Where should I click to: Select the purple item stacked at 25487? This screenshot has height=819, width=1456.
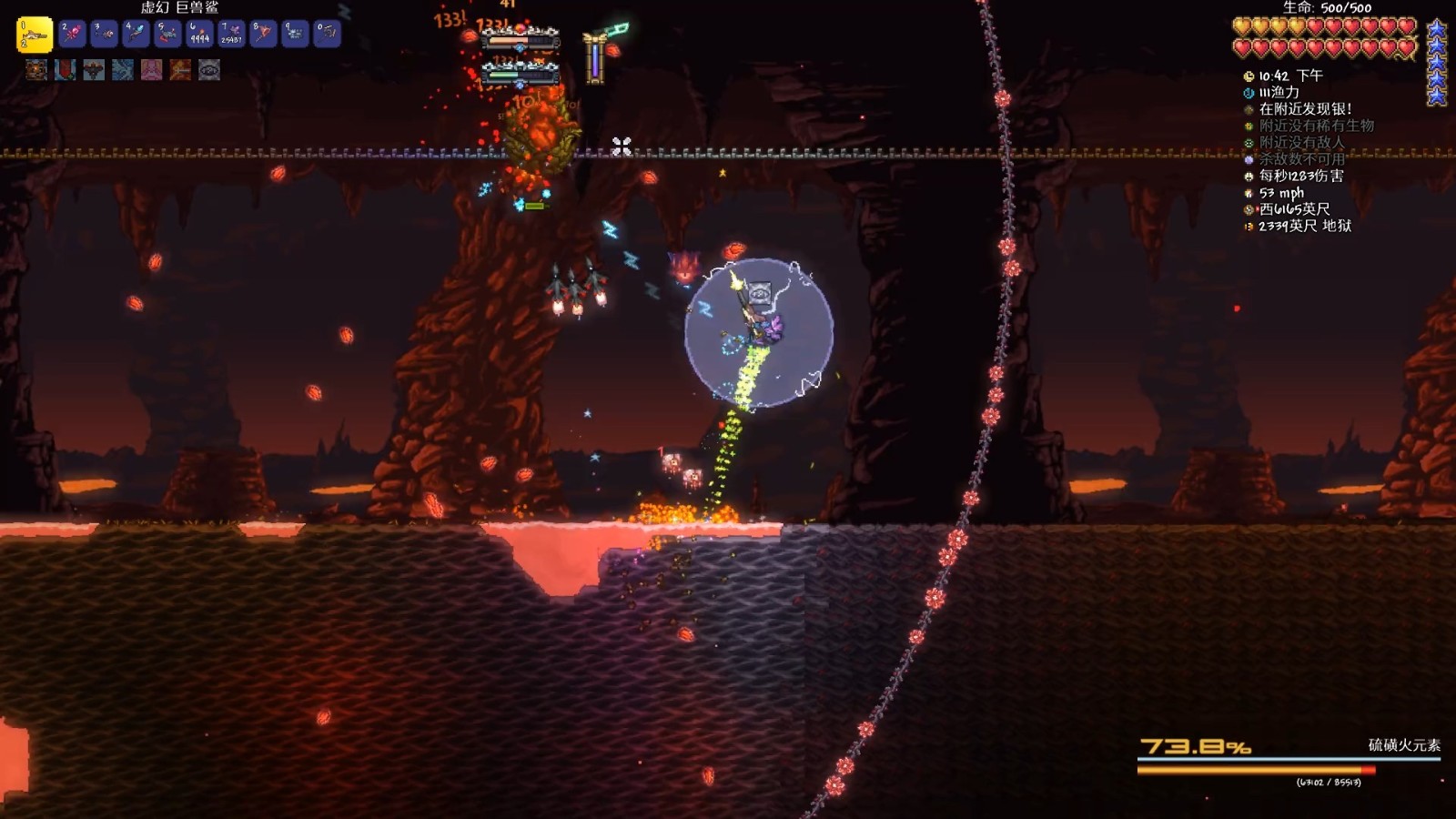click(231, 35)
